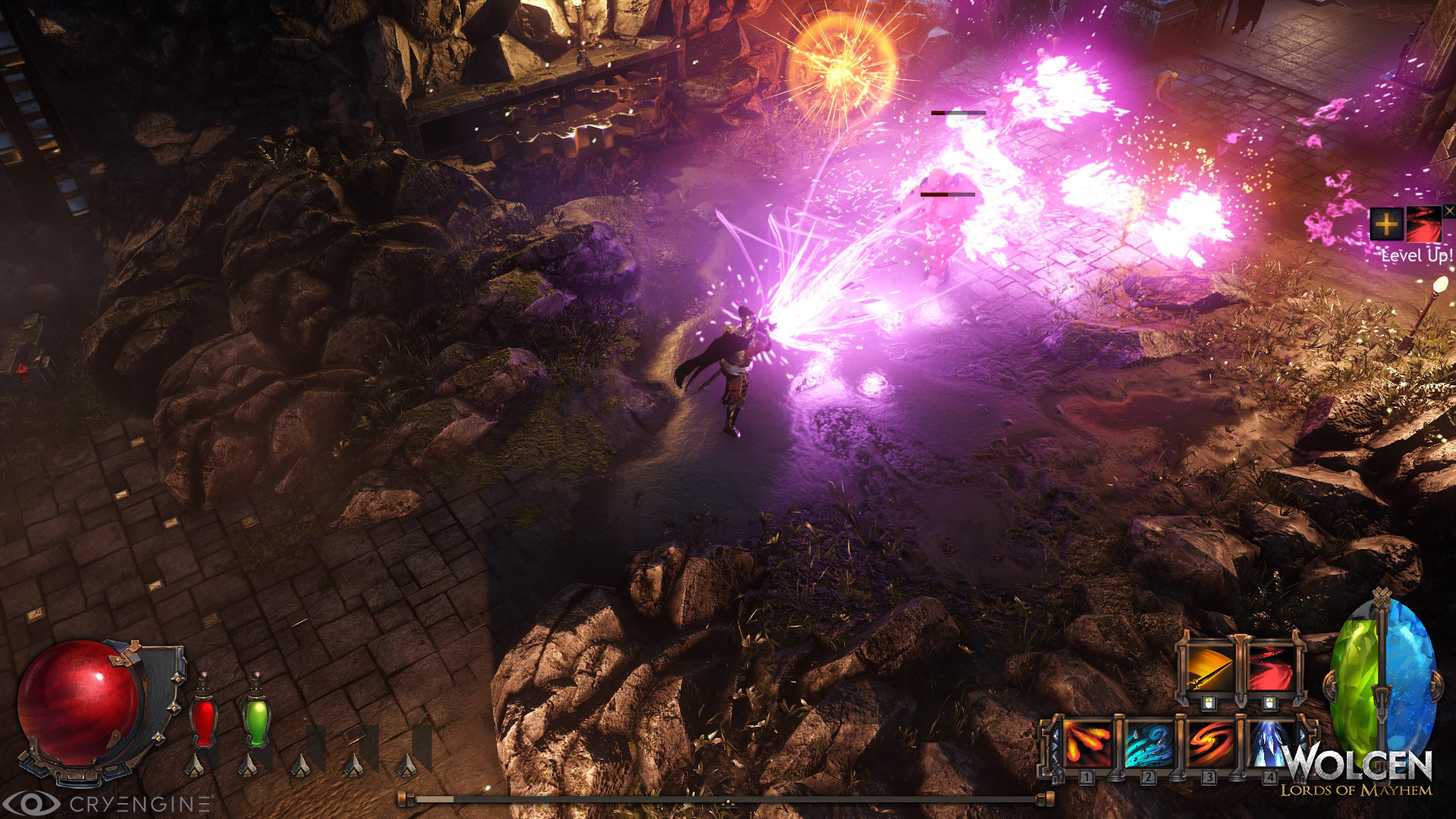This screenshot has height=819, width=1456.
Task: Open the new skill icon beside the Level Up plus
Action: coord(1425,224)
